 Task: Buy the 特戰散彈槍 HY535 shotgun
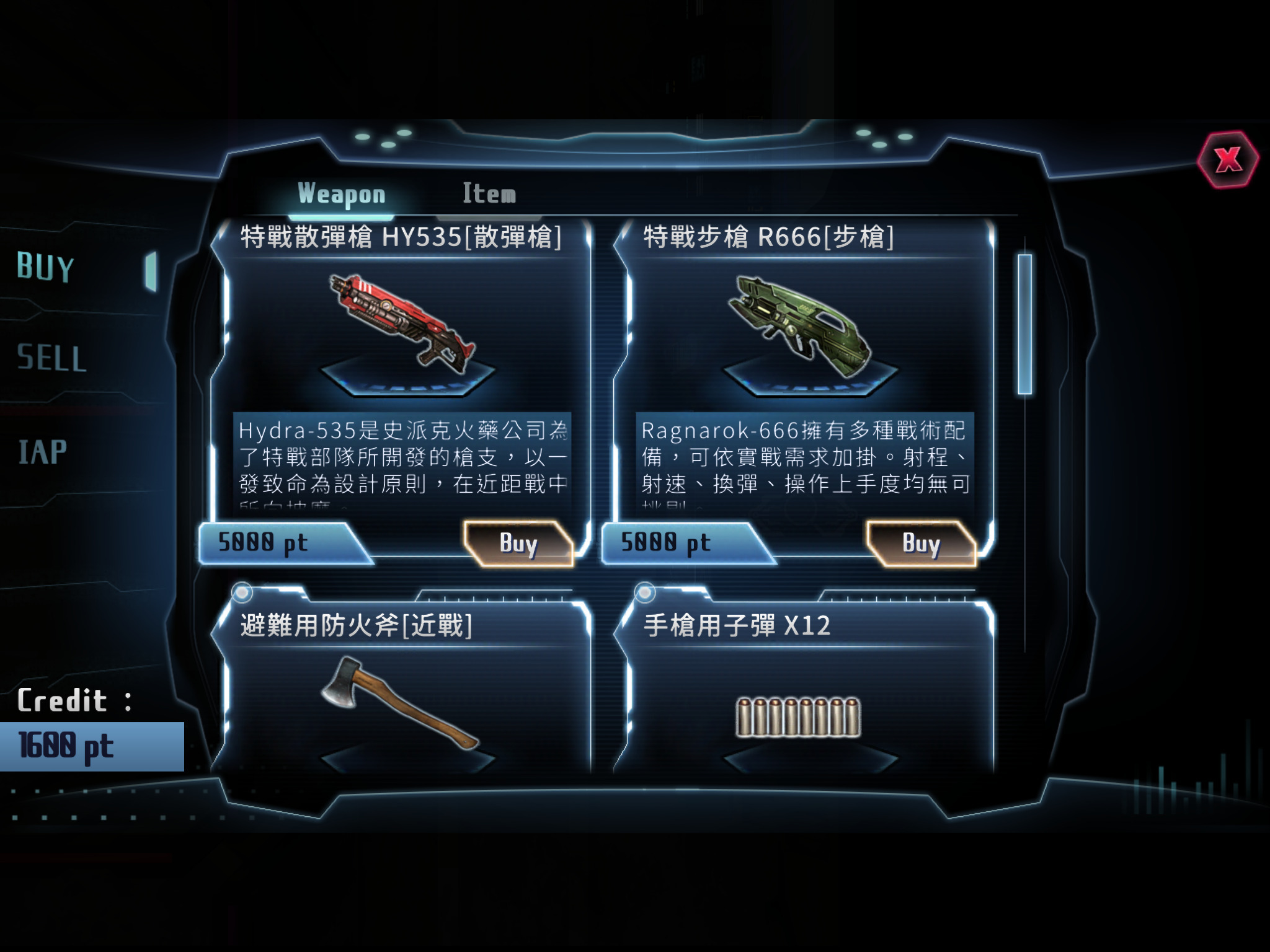click(x=518, y=544)
